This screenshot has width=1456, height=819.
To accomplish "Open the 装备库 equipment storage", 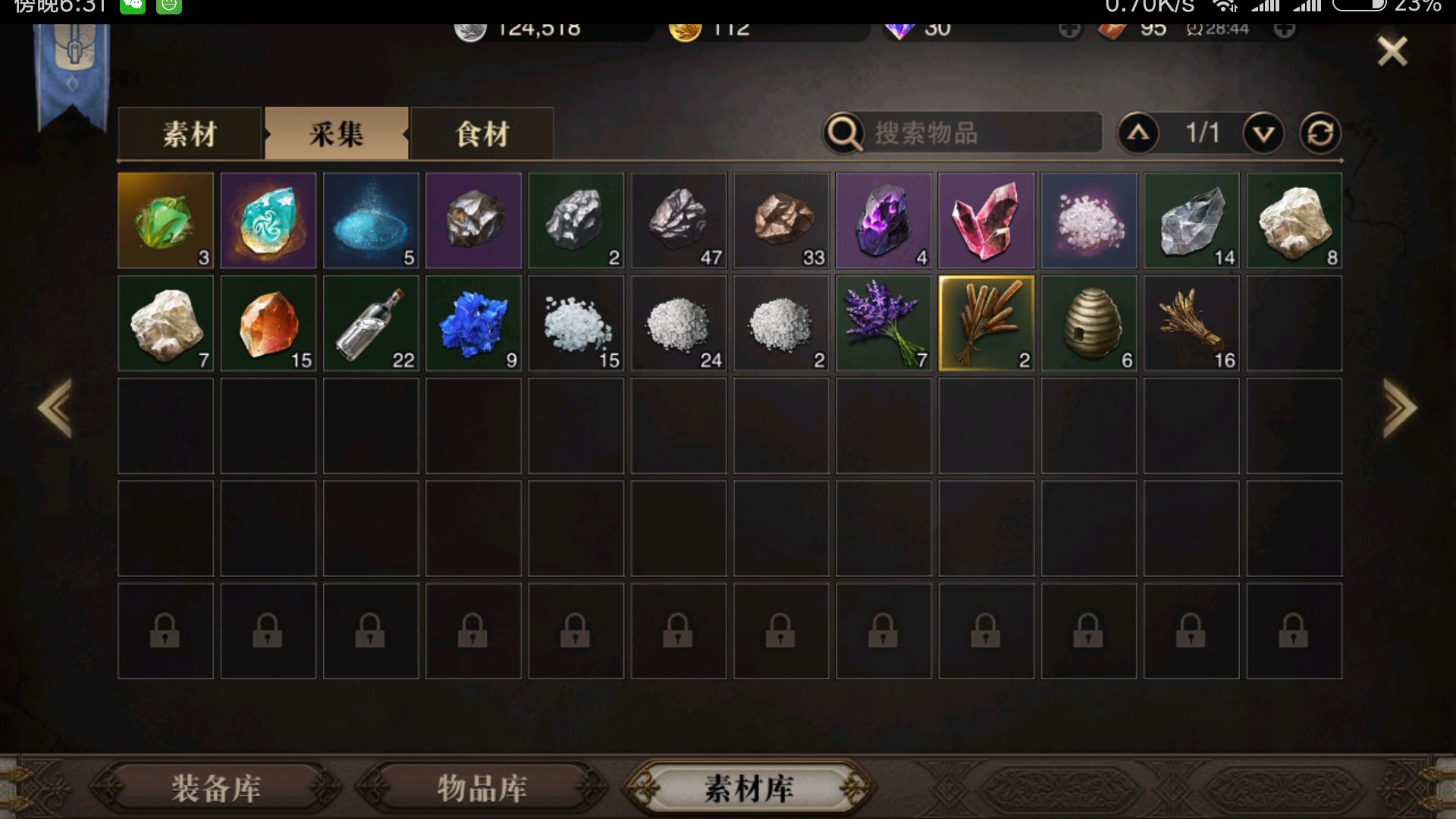I will coord(216,788).
